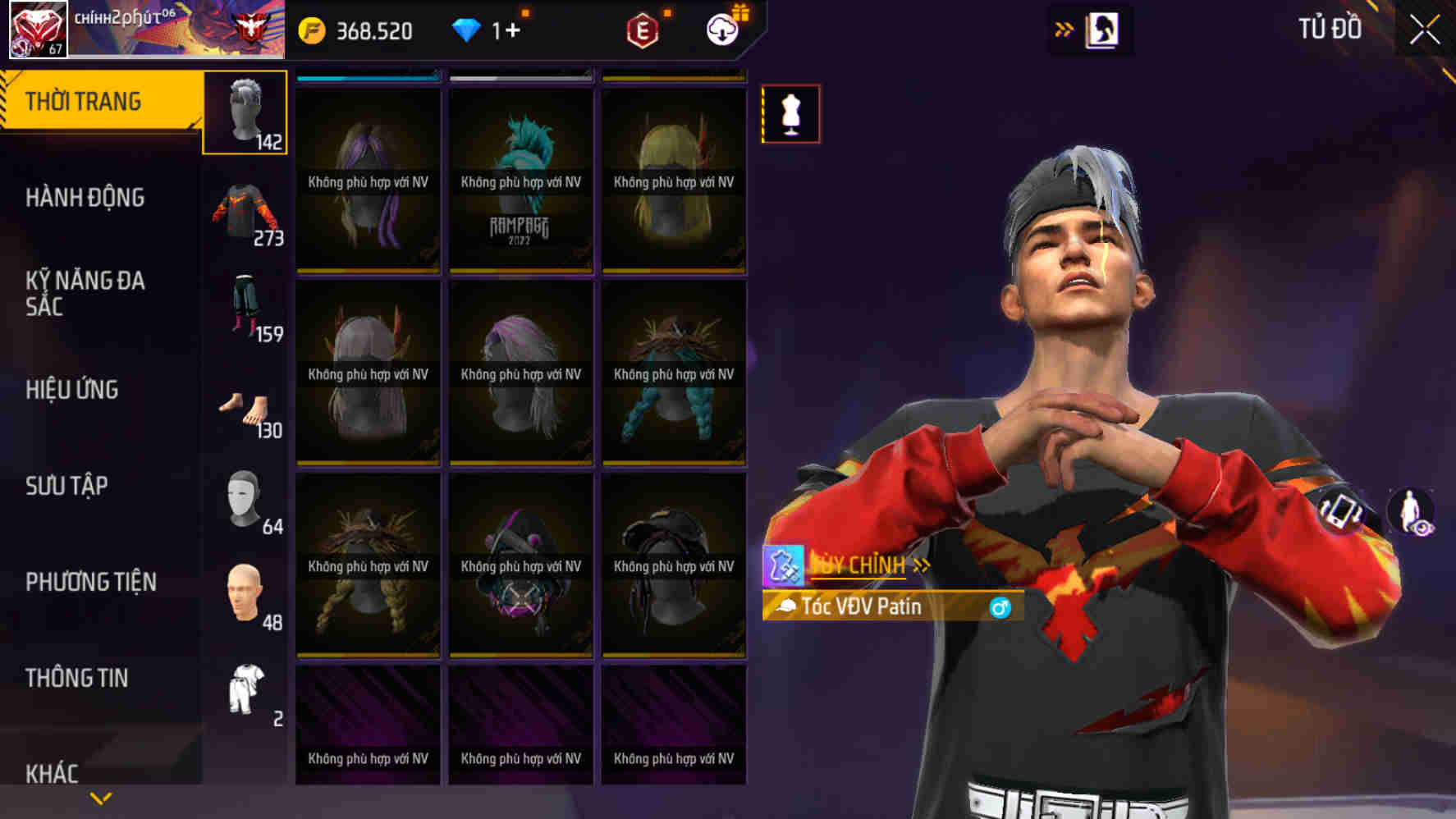The image size is (1456, 819).
Task: Open the footwear category showing 130 items
Action: 245,408
